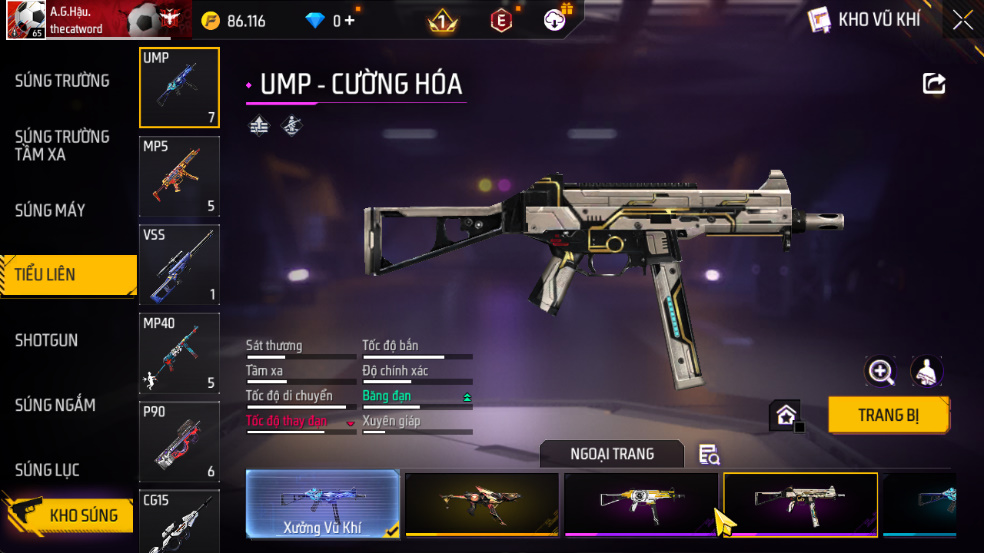Select the Xưởng Vũ Khí skin thumbnail
This screenshot has width=984, height=553.
(x=322, y=503)
